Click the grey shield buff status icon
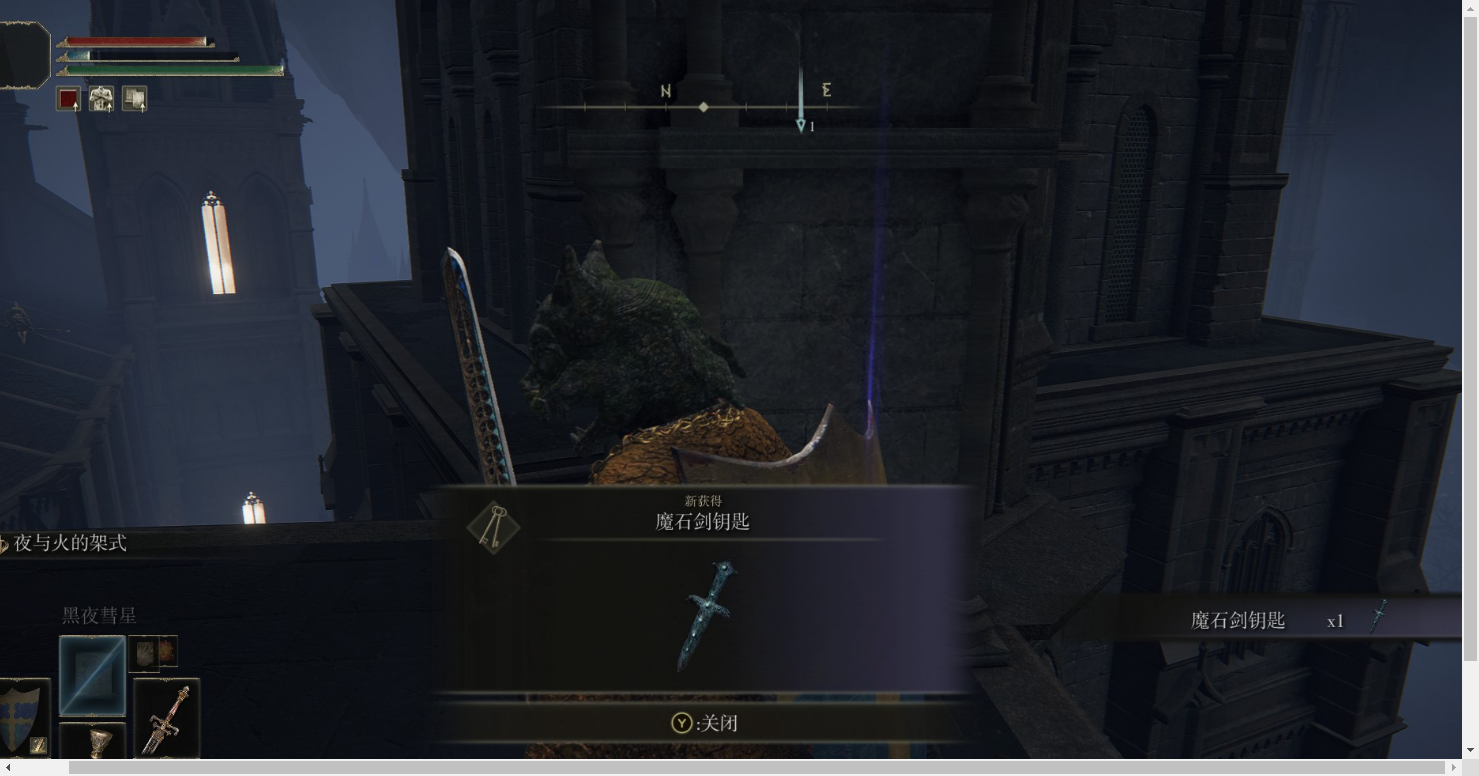Image resolution: width=1479 pixels, height=776 pixels. (x=134, y=99)
